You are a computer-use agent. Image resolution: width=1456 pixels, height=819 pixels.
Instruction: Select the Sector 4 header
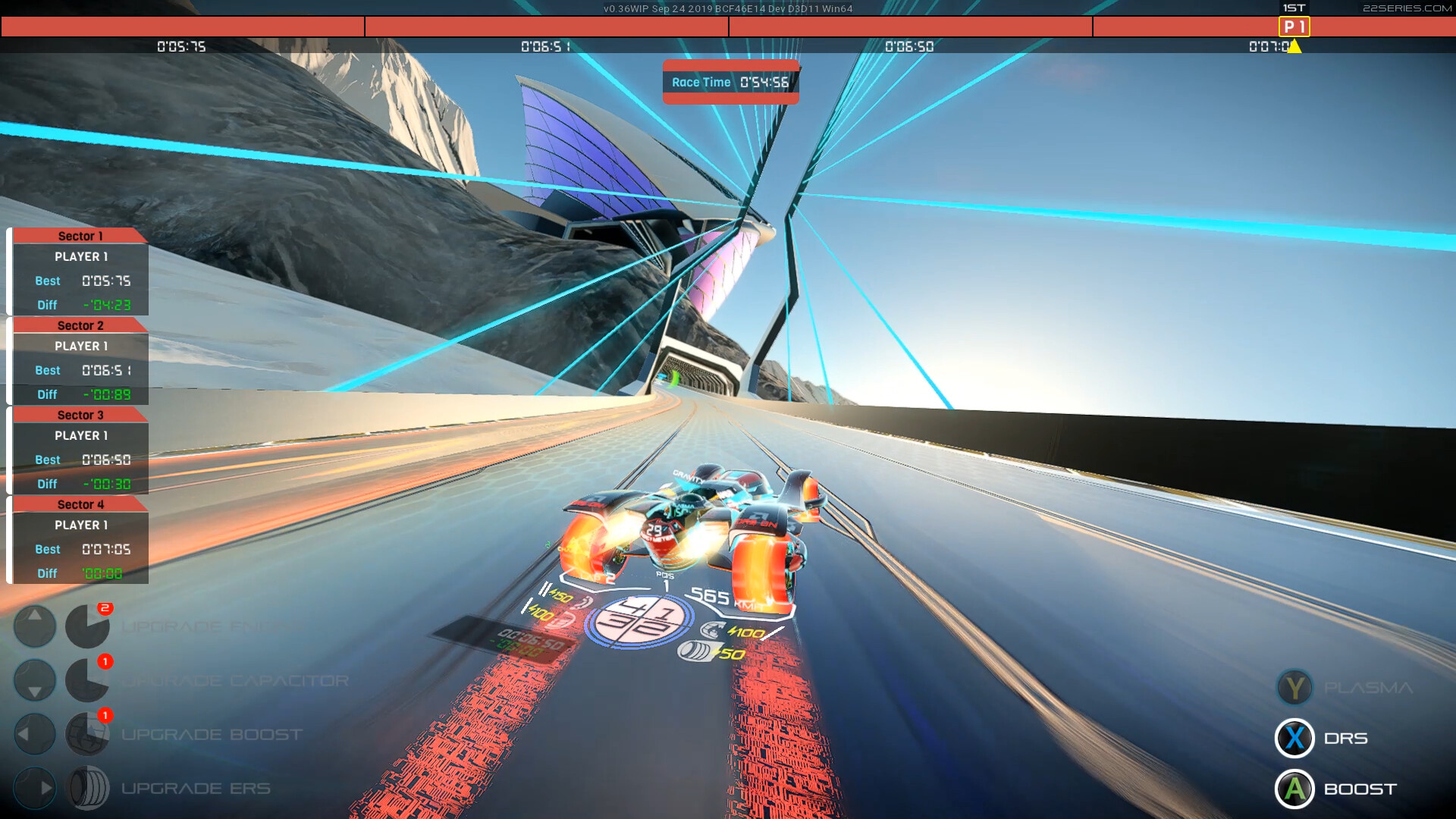(80, 504)
